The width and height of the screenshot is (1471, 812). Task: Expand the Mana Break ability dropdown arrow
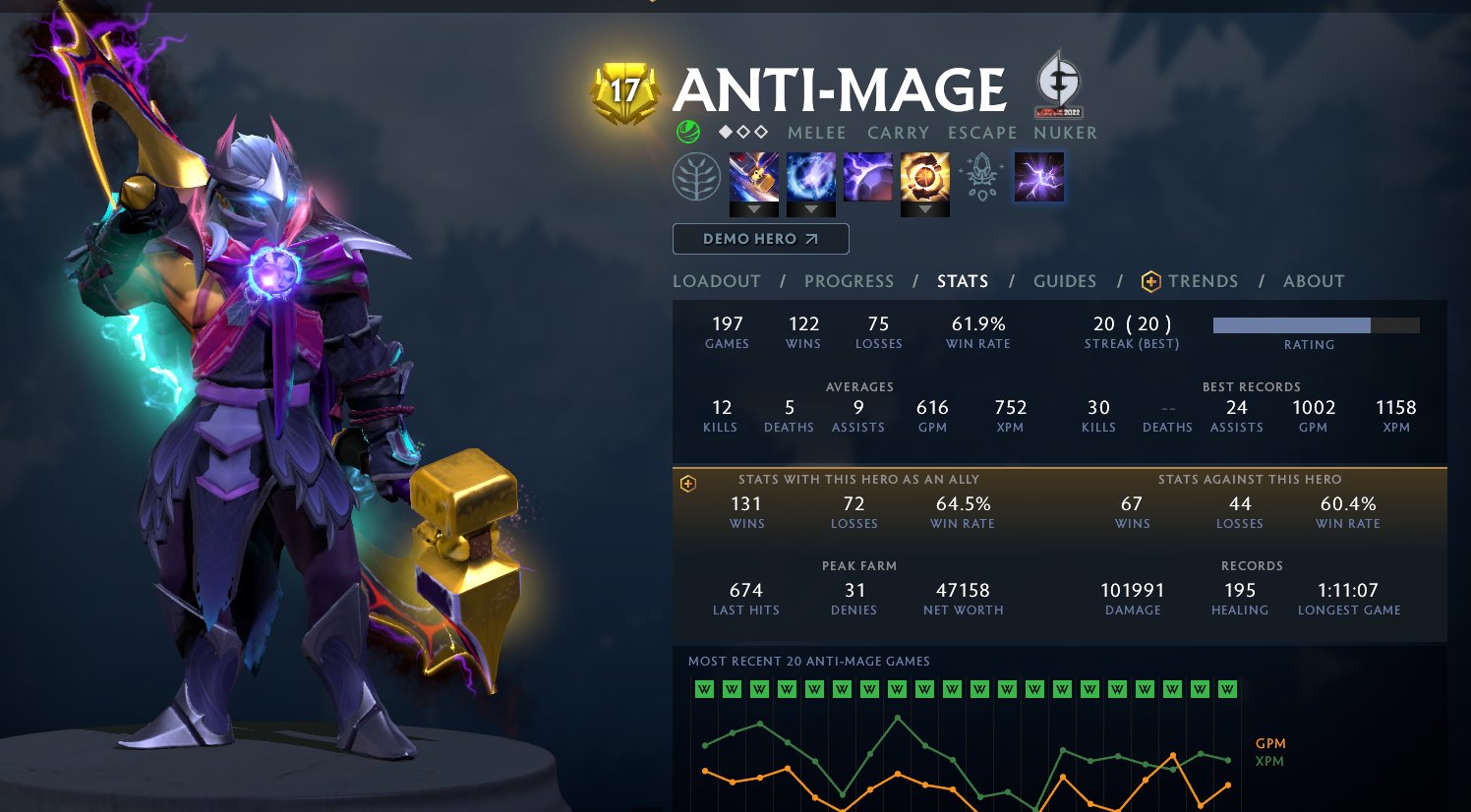tap(753, 209)
